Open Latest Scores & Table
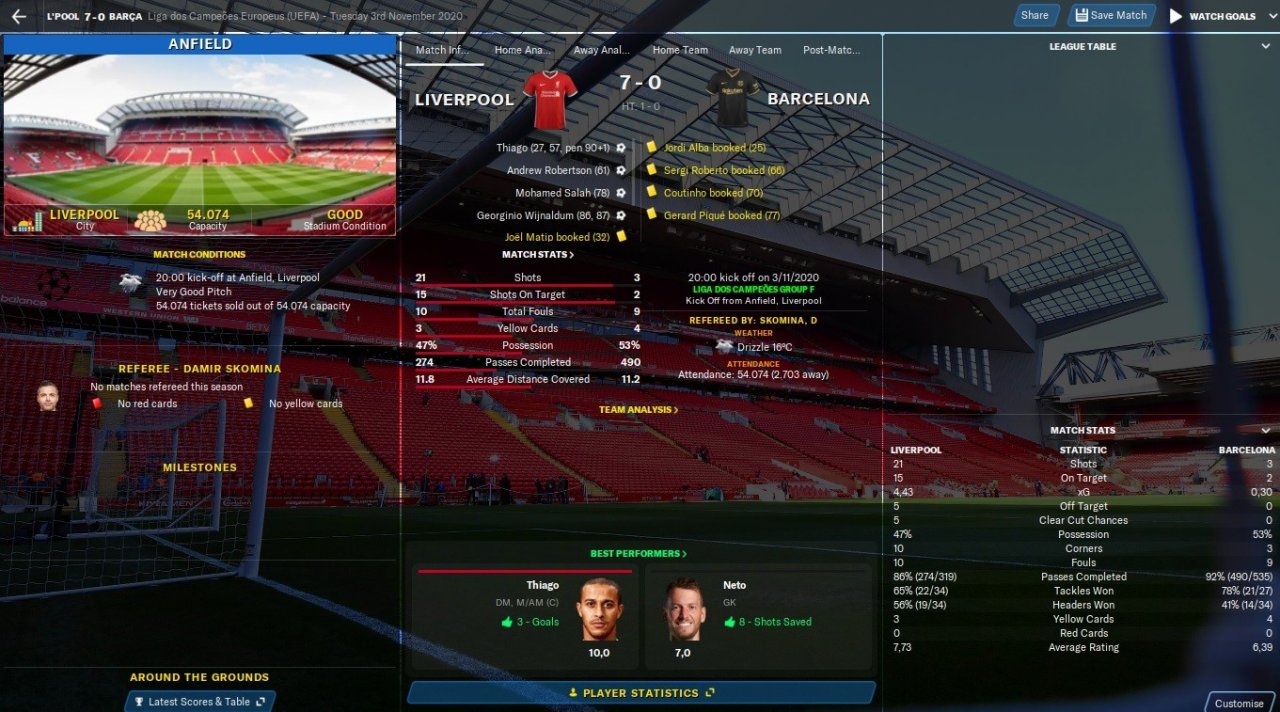The width and height of the screenshot is (1280, 712). (x=200, y=702)
